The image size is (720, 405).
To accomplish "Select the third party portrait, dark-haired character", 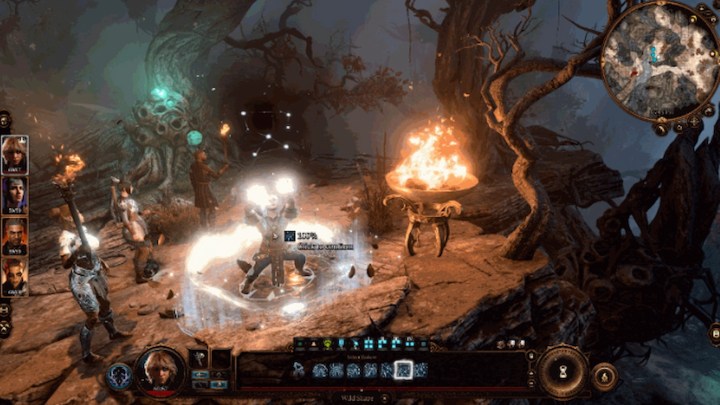I will pos(15,236).
